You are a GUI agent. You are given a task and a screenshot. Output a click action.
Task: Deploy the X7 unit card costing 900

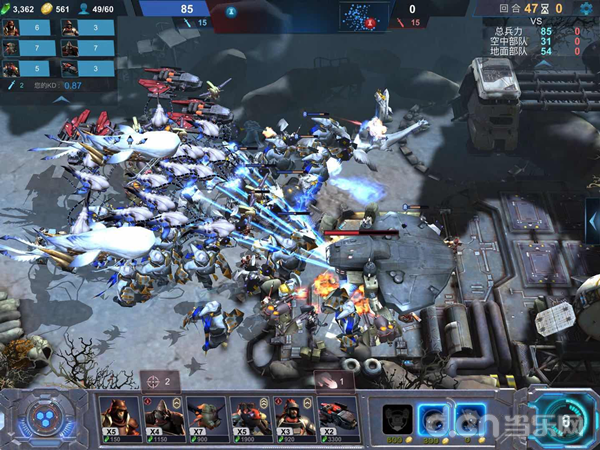pyautogui.click(x=207, y=419)
